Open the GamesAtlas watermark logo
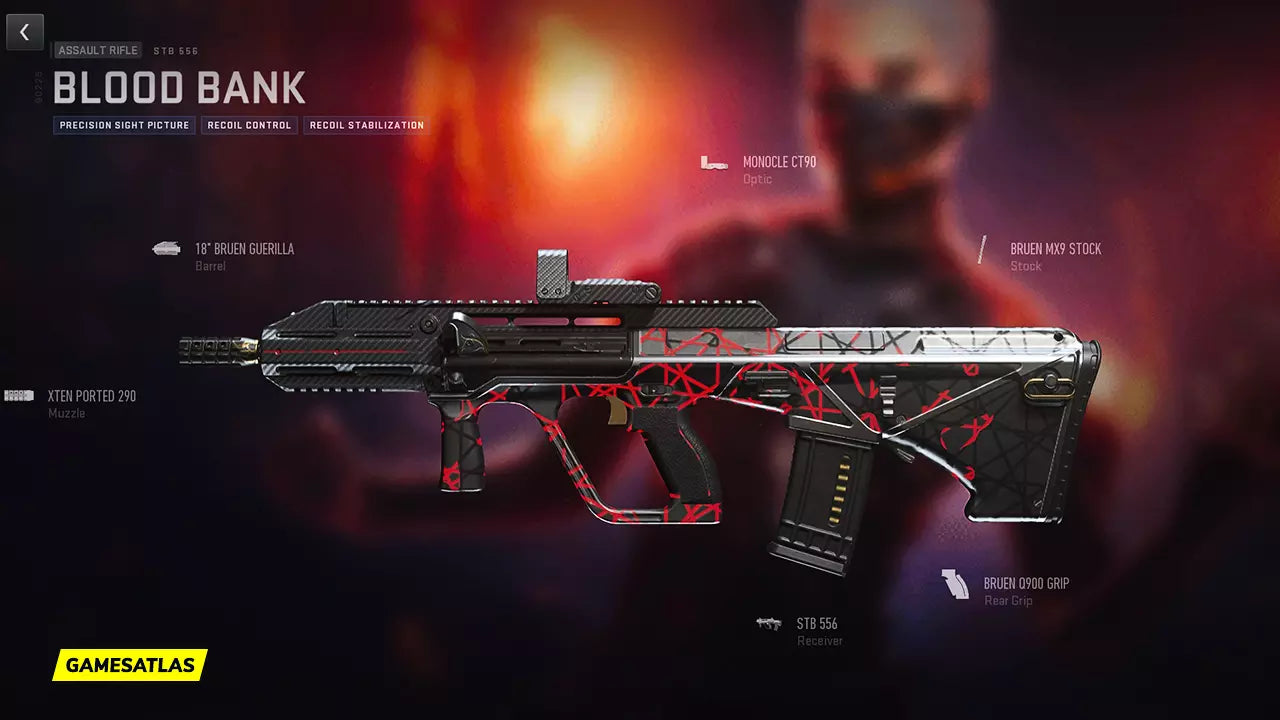 coord(130,665)
